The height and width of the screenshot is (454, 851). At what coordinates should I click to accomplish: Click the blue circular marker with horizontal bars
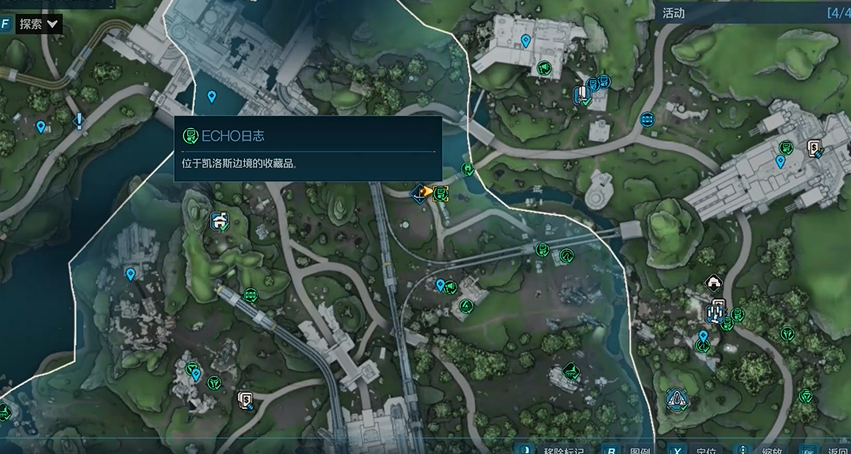pyautogui.click(x=647, y=119)
